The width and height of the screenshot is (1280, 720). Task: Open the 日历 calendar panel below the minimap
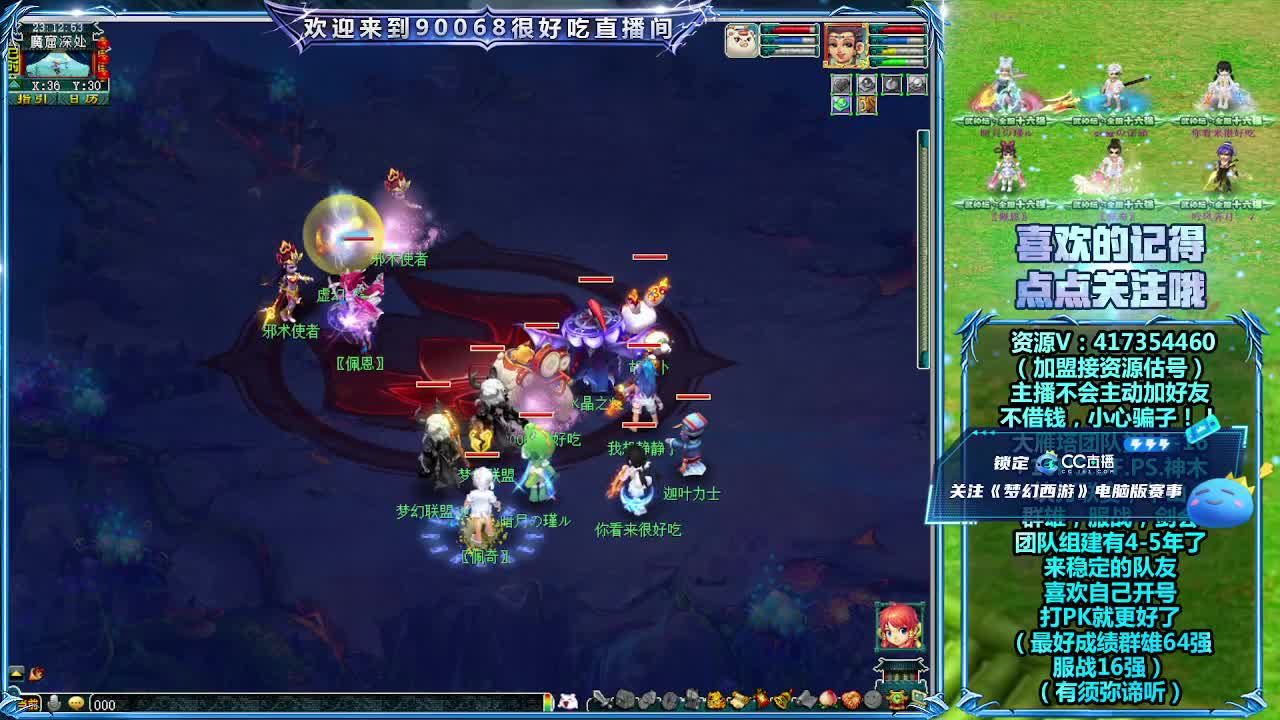pyautogui.click(x=82, y=98)
